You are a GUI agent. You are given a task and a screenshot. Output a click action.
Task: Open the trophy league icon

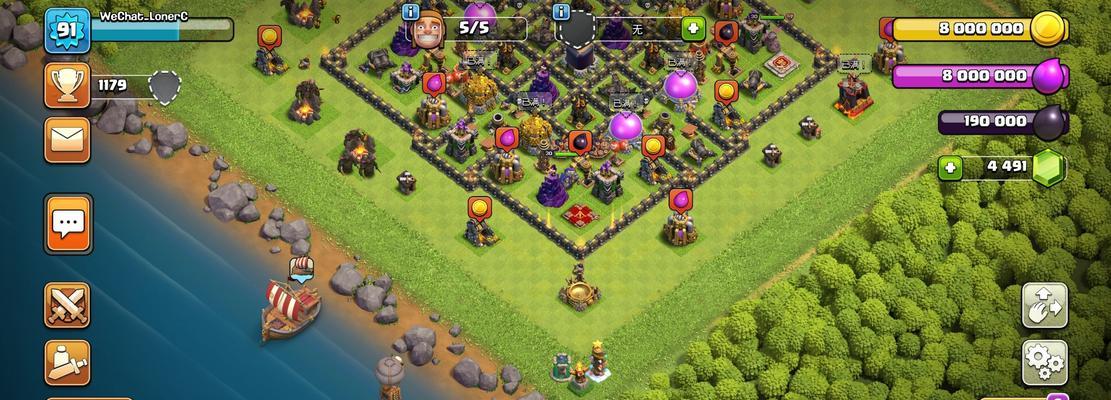(x=67, y=85)
